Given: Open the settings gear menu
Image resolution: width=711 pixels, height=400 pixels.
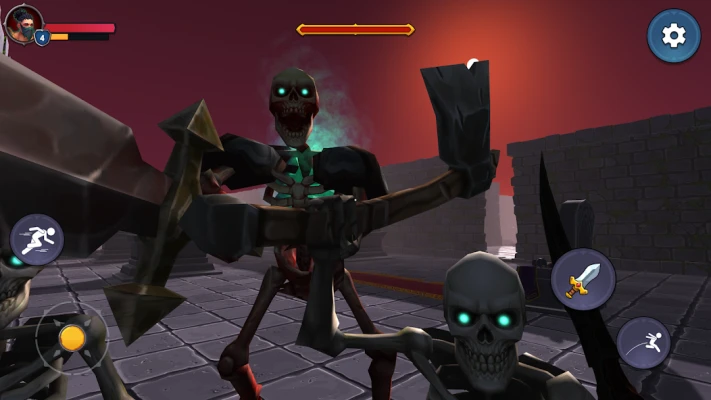Looking at the screenshot, I should point(673,36).
